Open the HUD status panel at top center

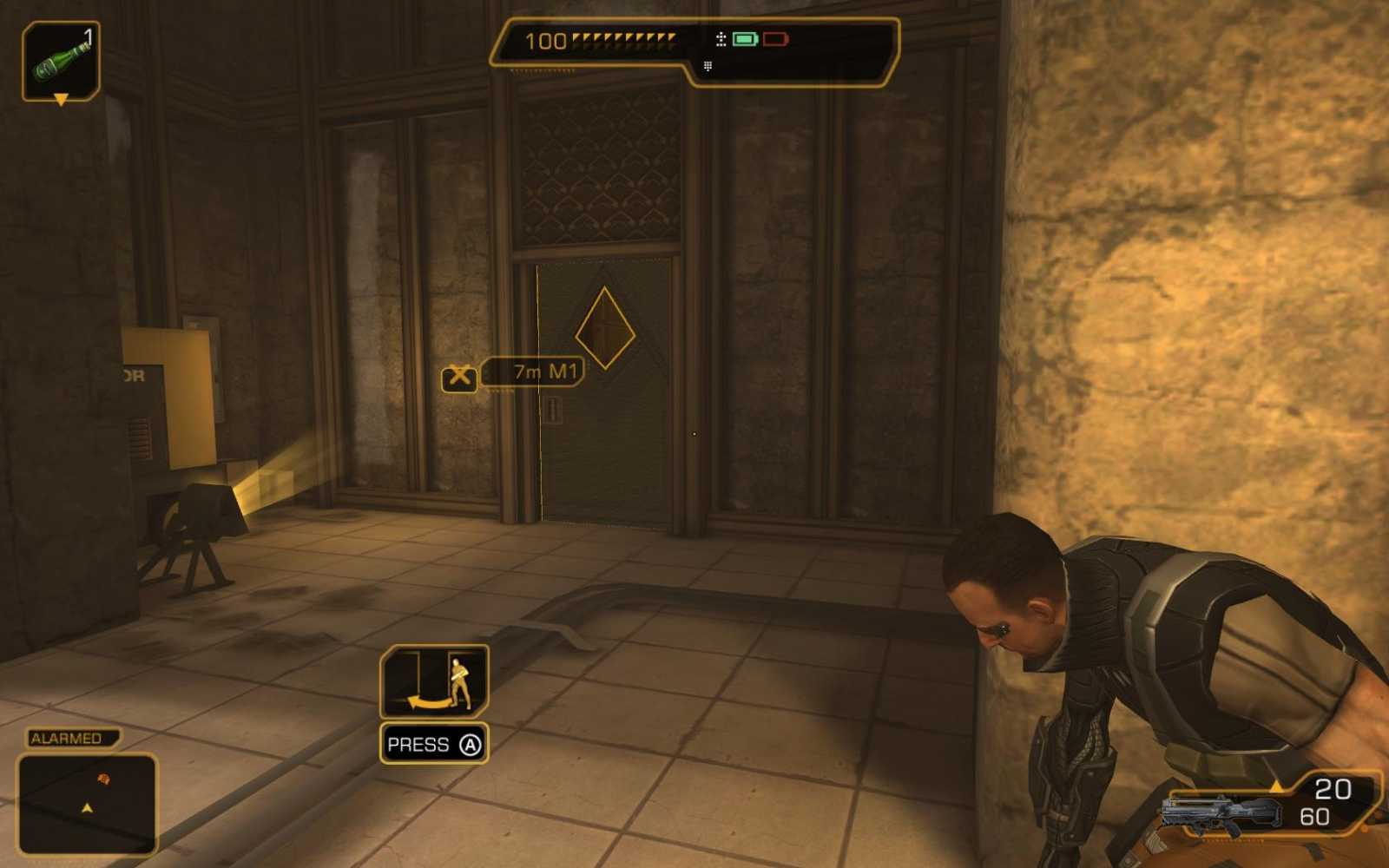(x=694, y=48)
